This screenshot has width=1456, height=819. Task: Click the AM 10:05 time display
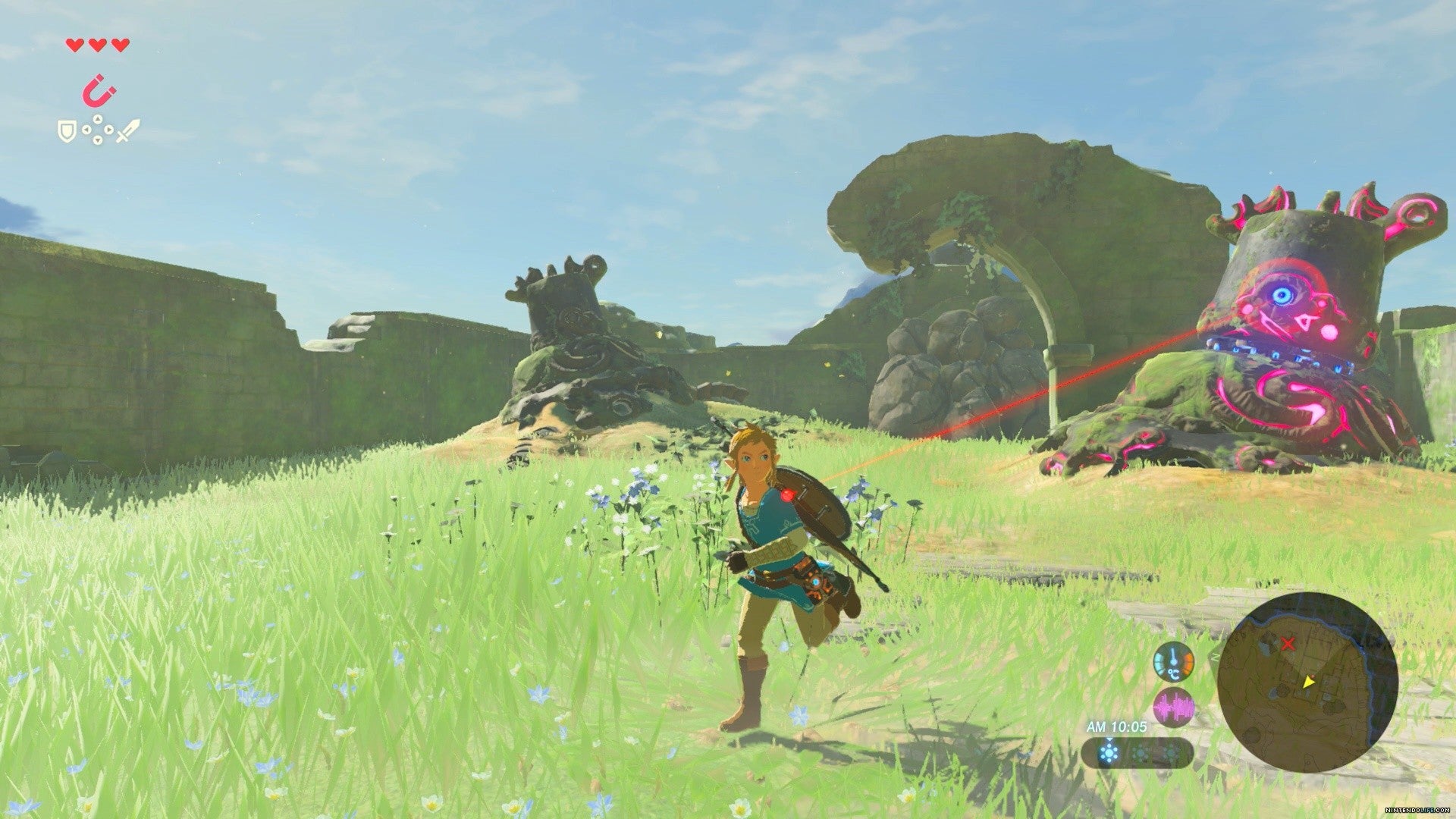tap(1116, 726)
